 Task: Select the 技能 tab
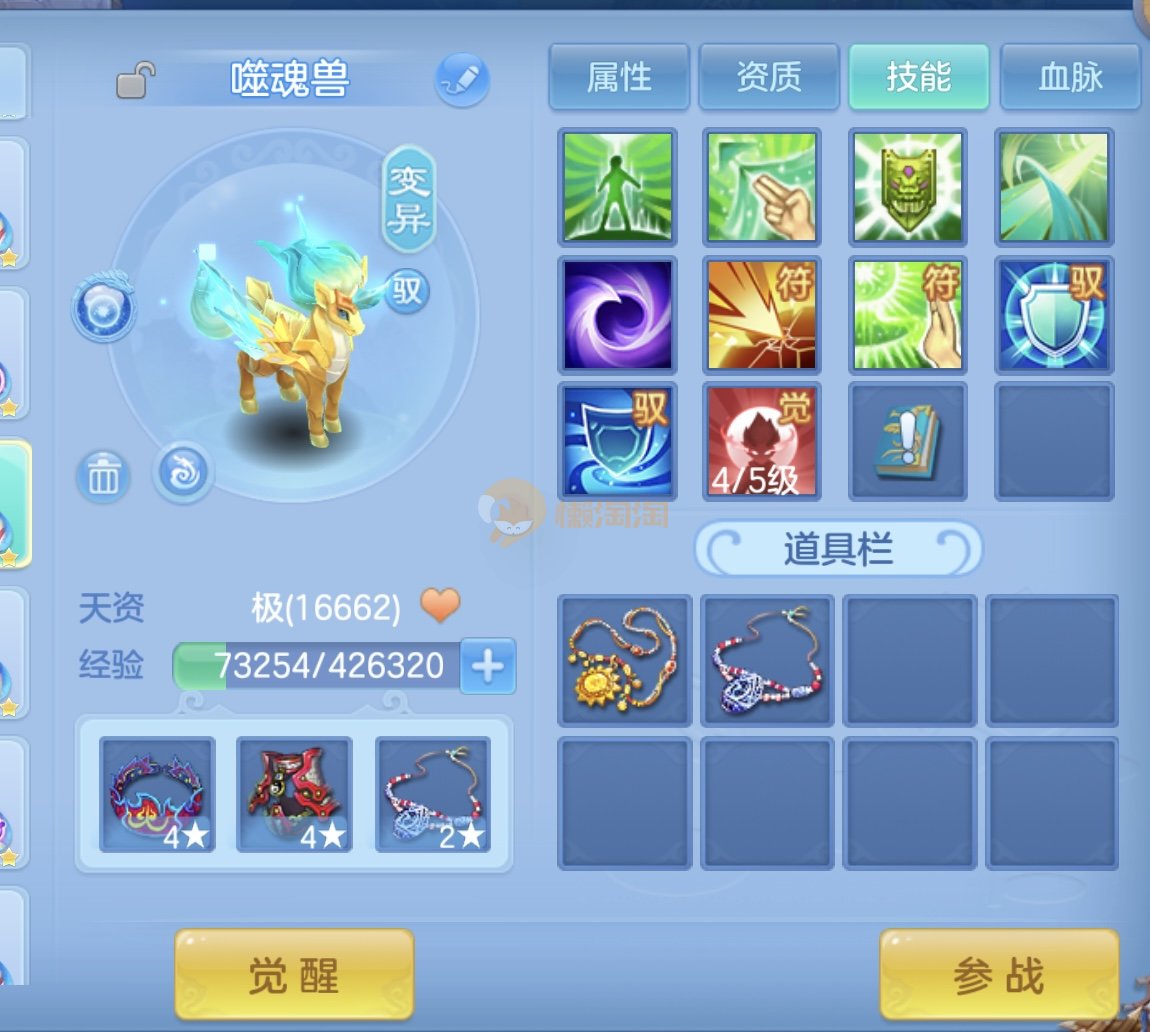pyautogui.click(x=919, y=76)
